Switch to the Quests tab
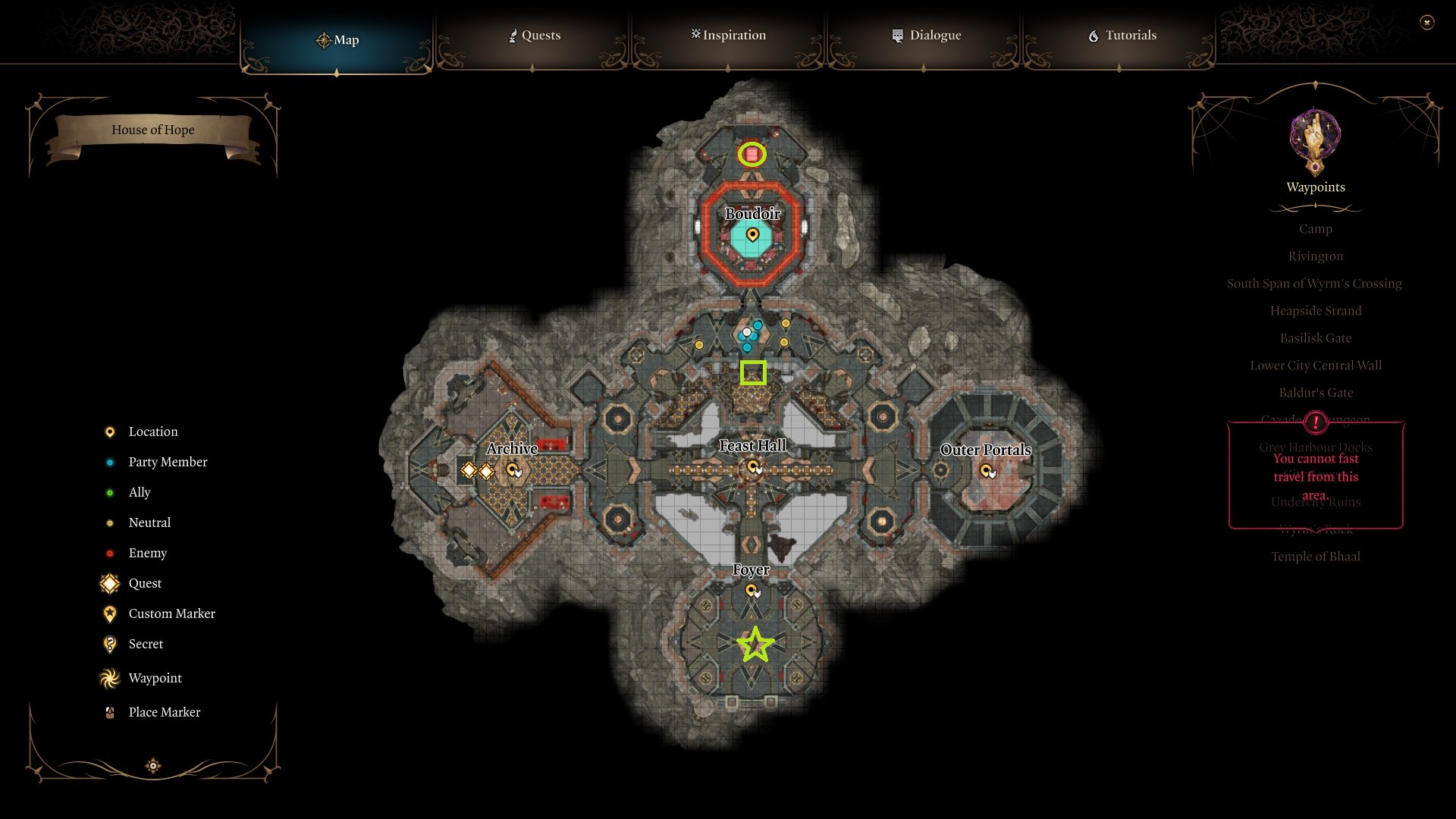This screenshot has height=819, width=1456. [534, 35]
